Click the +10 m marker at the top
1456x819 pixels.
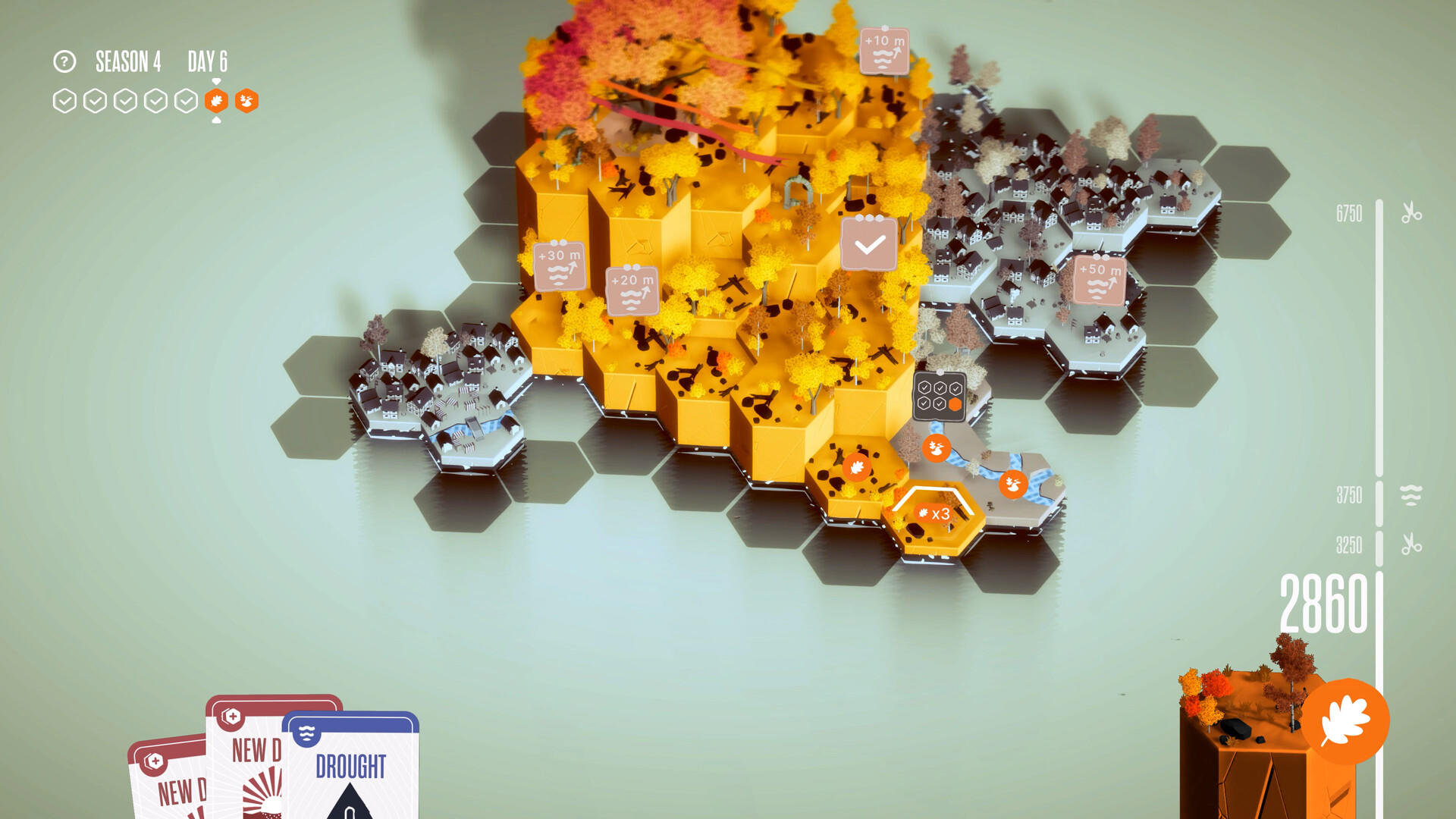[x=886, y=52]
